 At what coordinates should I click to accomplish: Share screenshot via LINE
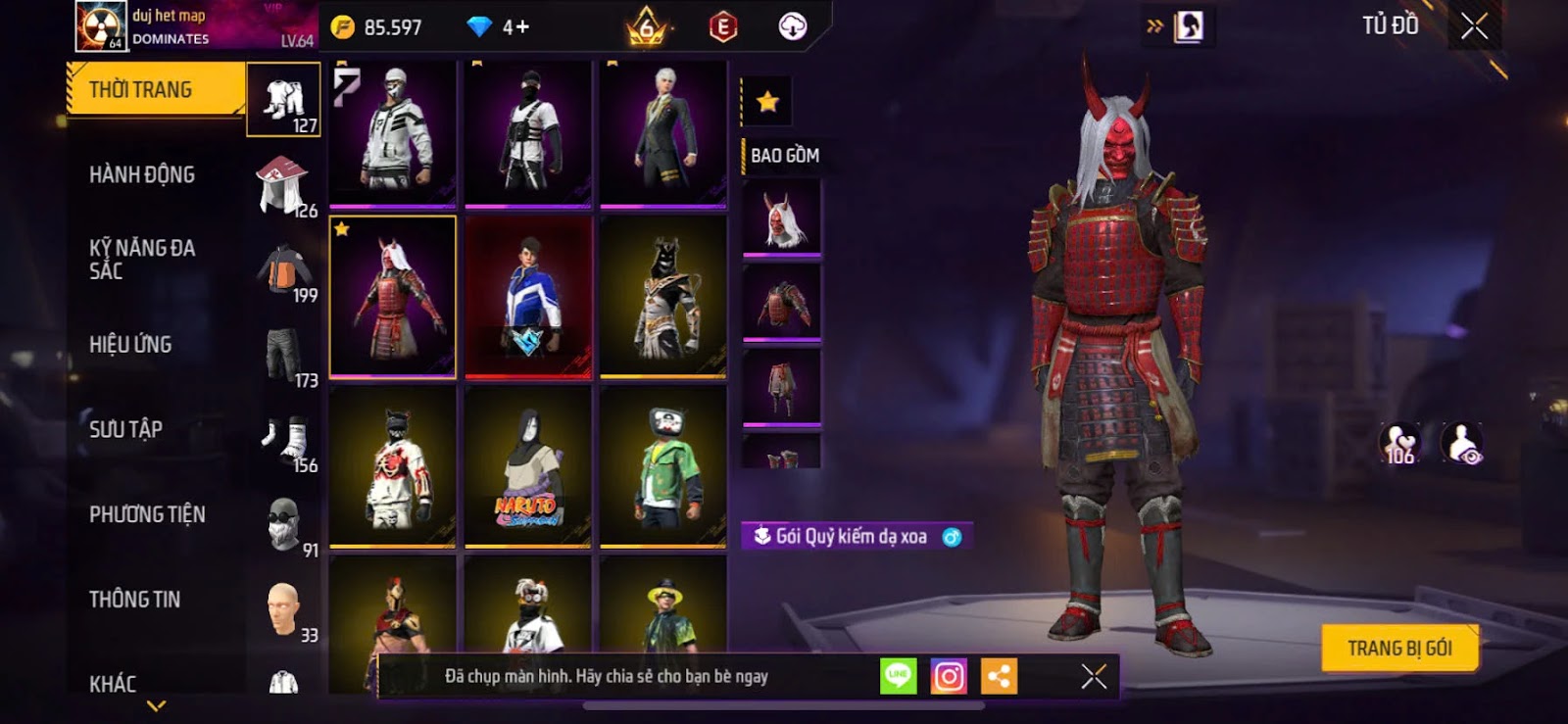(898, 676)
